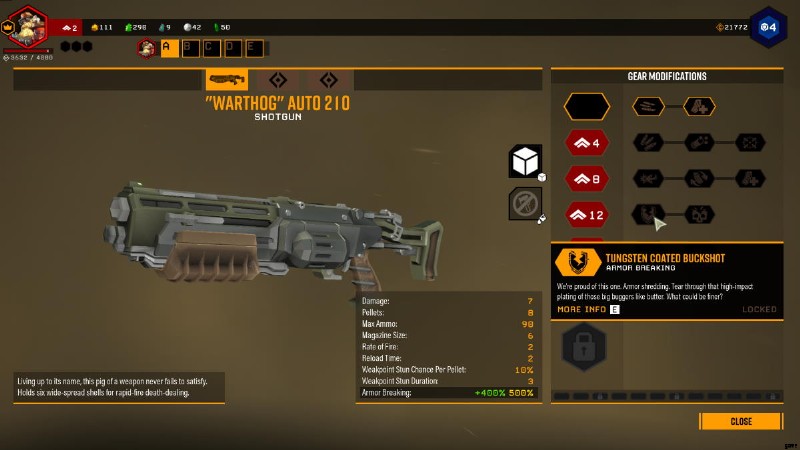Screen dimensions: 800x450
Task: Choose the Tungsten Coated Buckshot mod
Action: click(x=648, y=214)
